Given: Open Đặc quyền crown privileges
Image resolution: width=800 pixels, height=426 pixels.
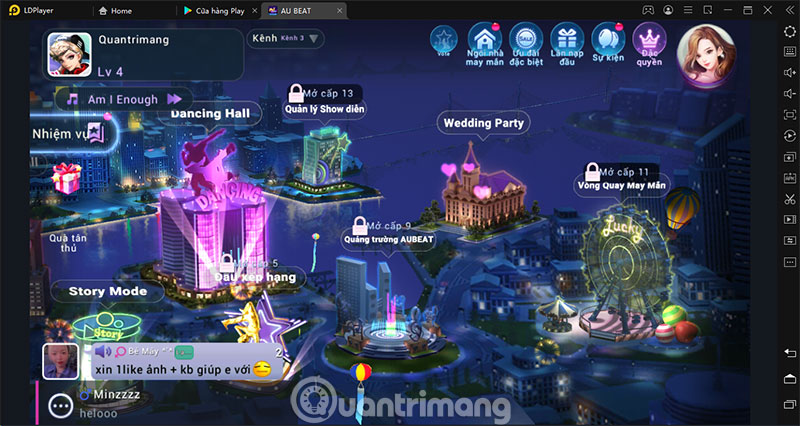Looking at the screenshot, I should (650, 42).
